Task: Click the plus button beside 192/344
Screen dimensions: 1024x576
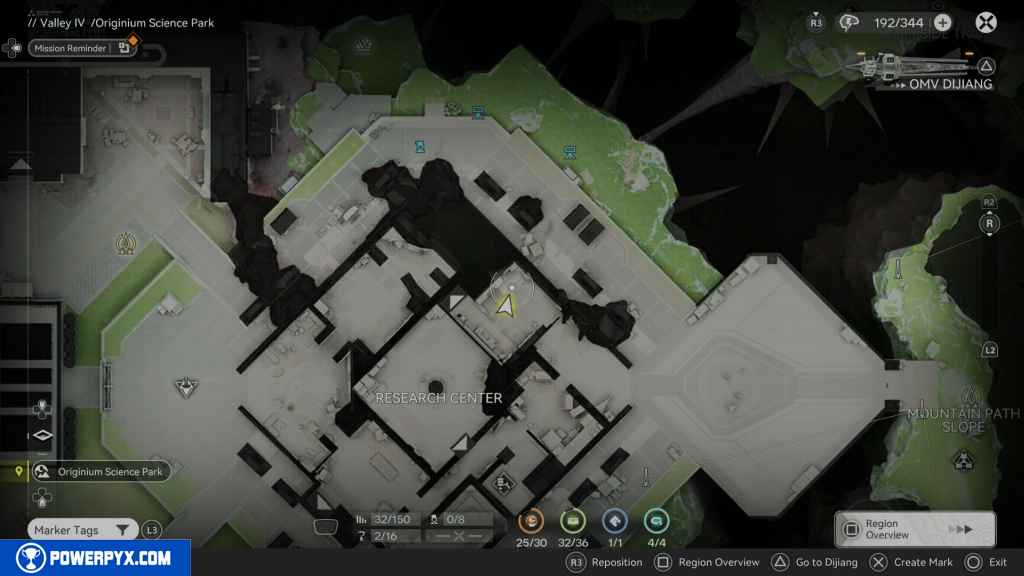Action: pos(942,23)
